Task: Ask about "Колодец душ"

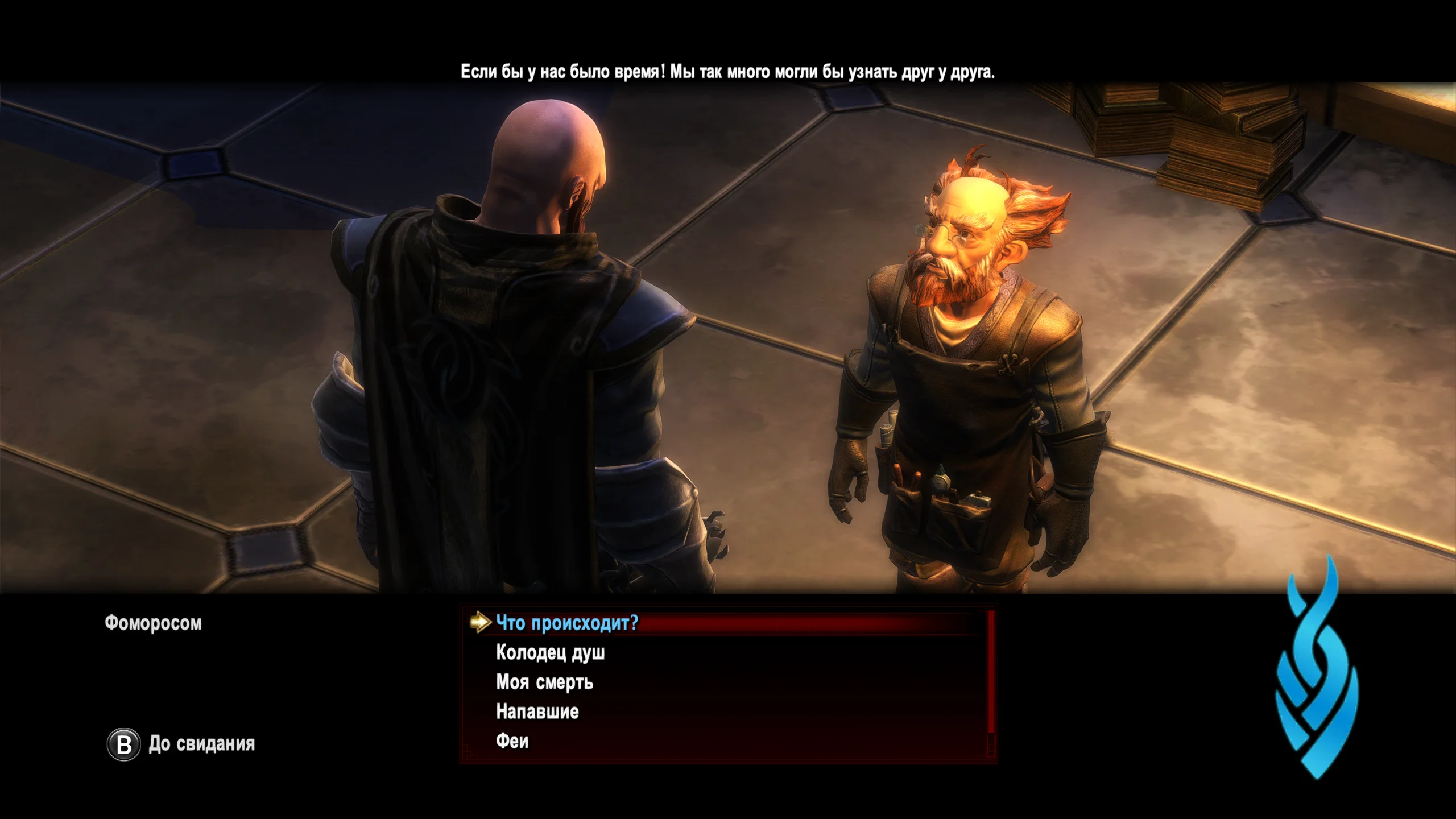Action: [x=550, y=652]
